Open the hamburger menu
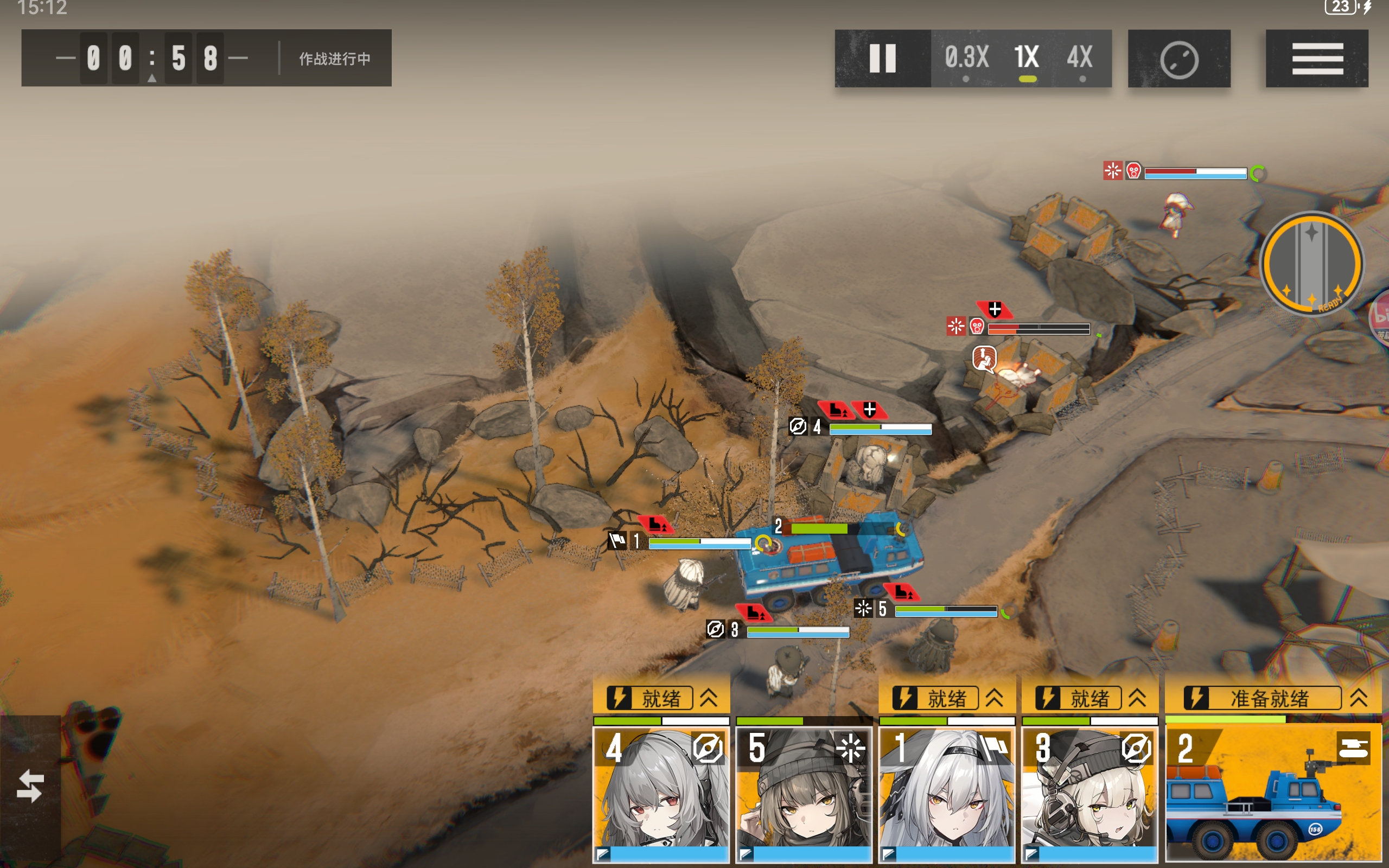This screenshot has height=868, width=1389. (x=1317, y=59)
